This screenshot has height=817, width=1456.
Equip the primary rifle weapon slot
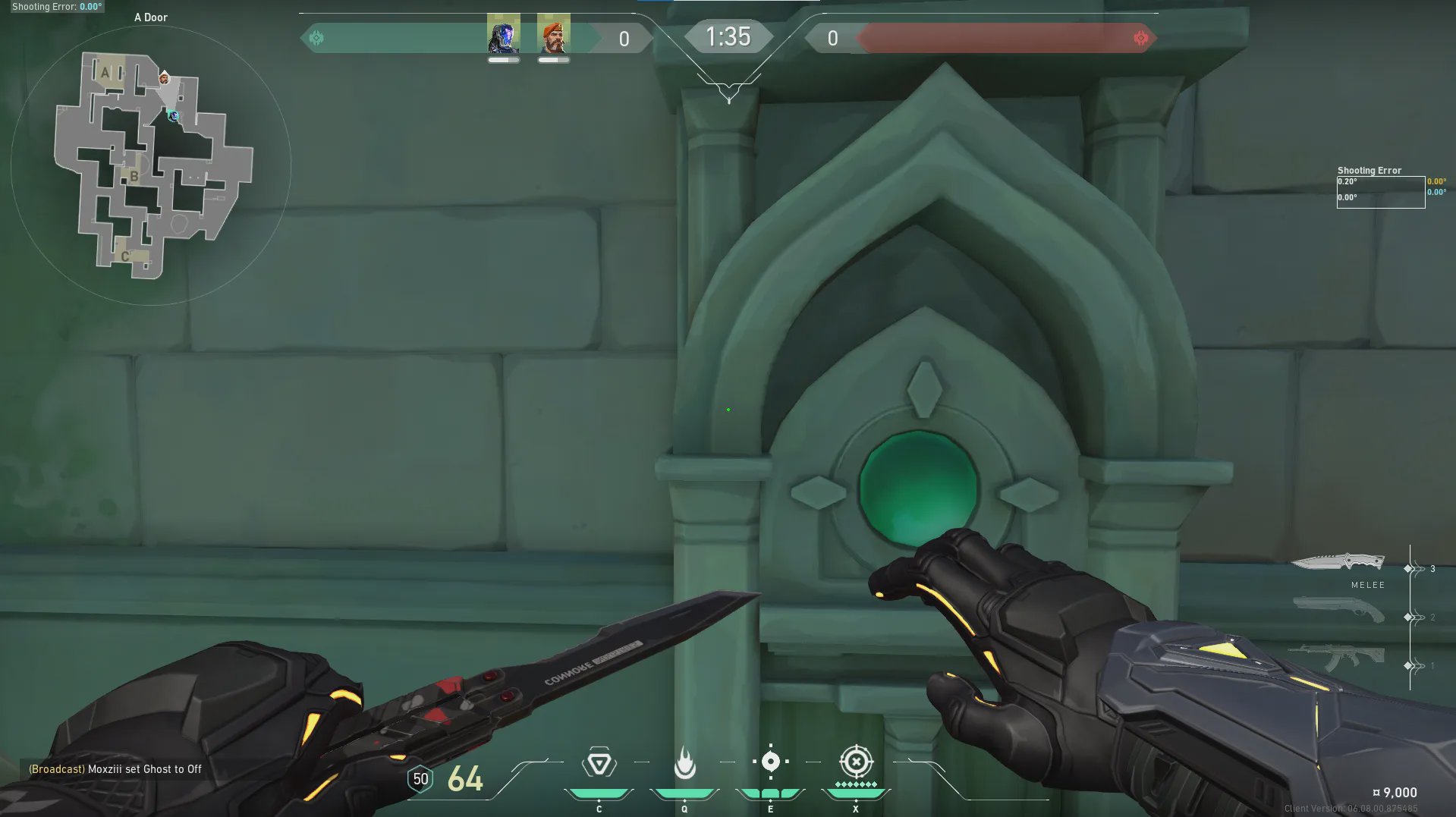(1337, 657)
